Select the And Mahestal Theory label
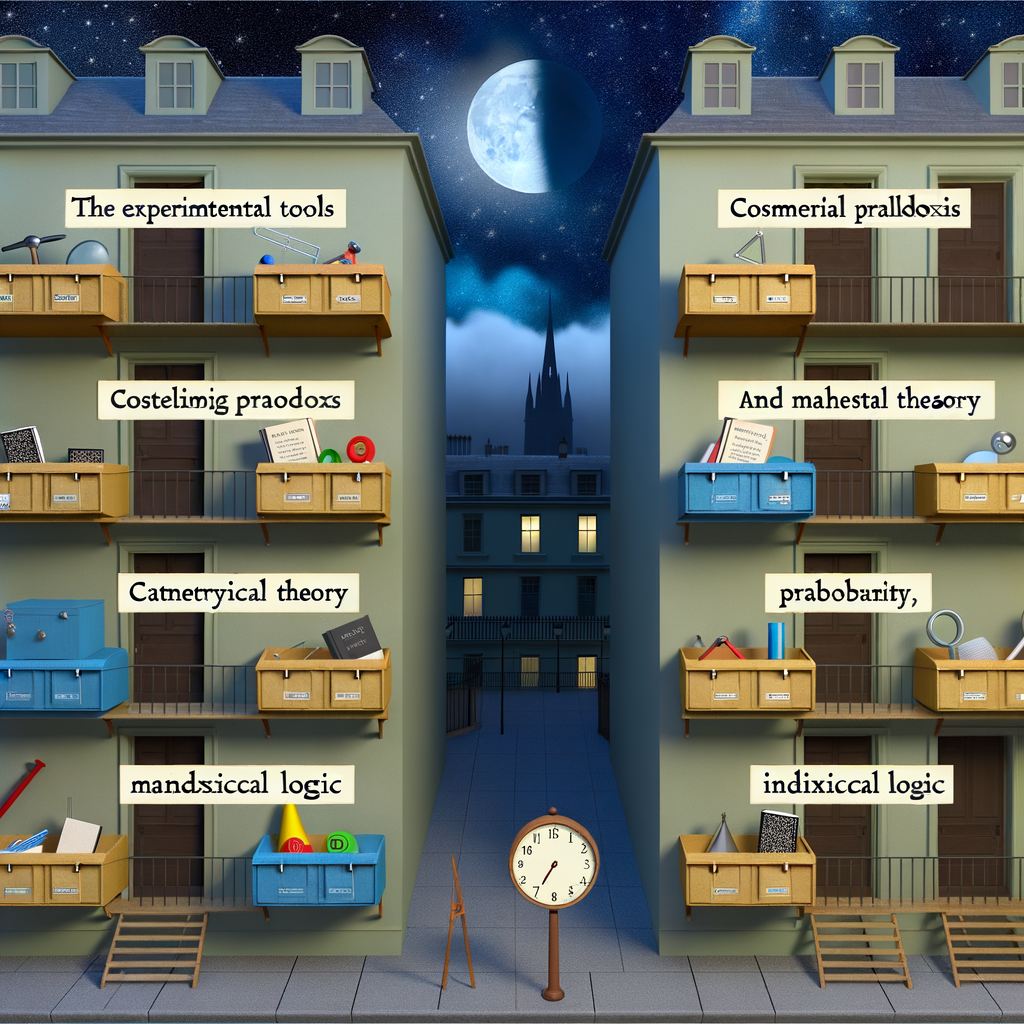The height and width of the screenshot is (1024, 1024). [857, 400]
